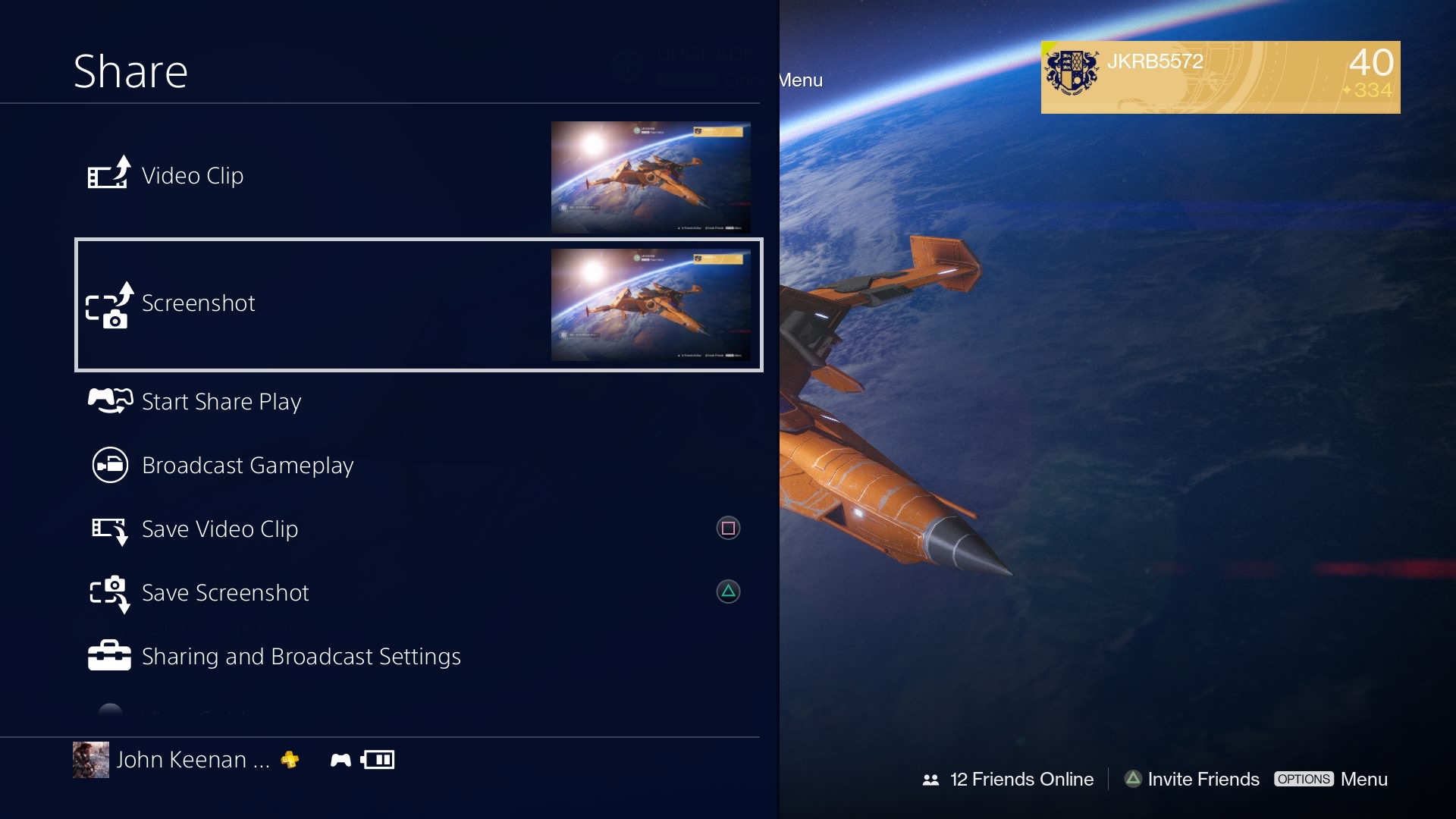
Task: Switch to the Share menu header
Action: [130, 70]
